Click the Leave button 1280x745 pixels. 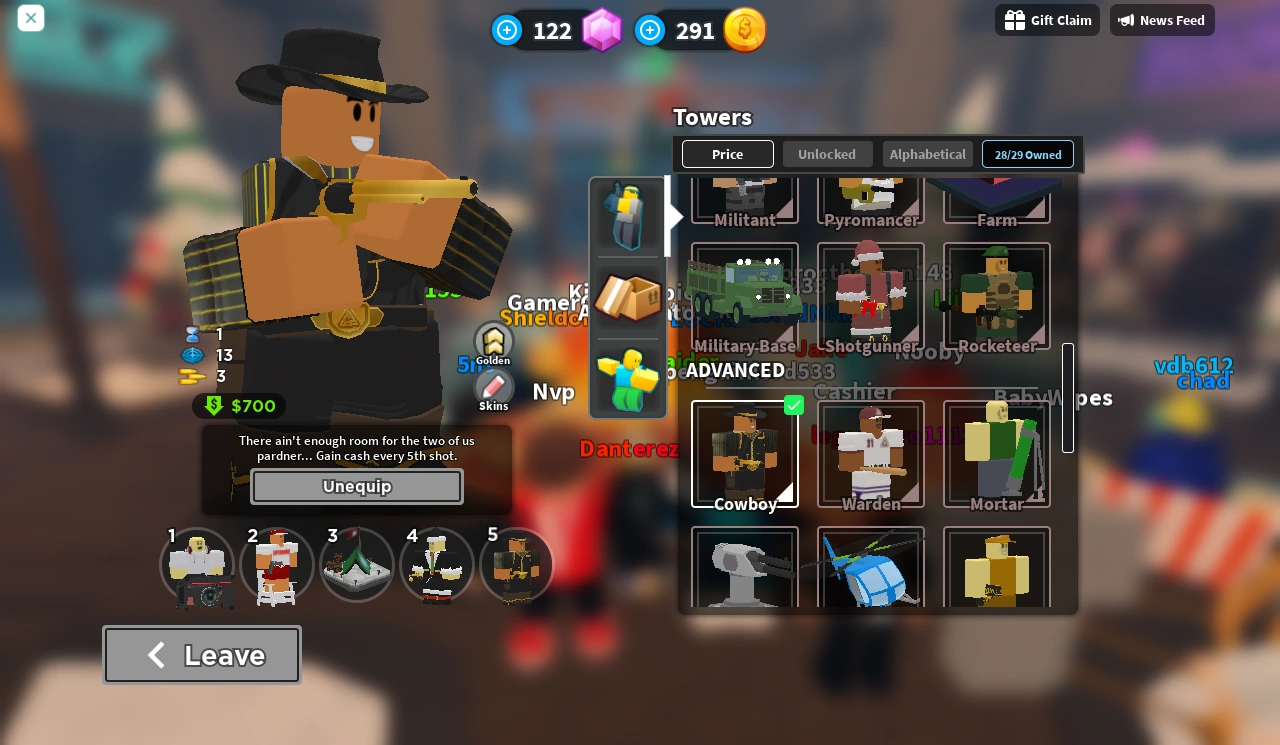point(201,654)
